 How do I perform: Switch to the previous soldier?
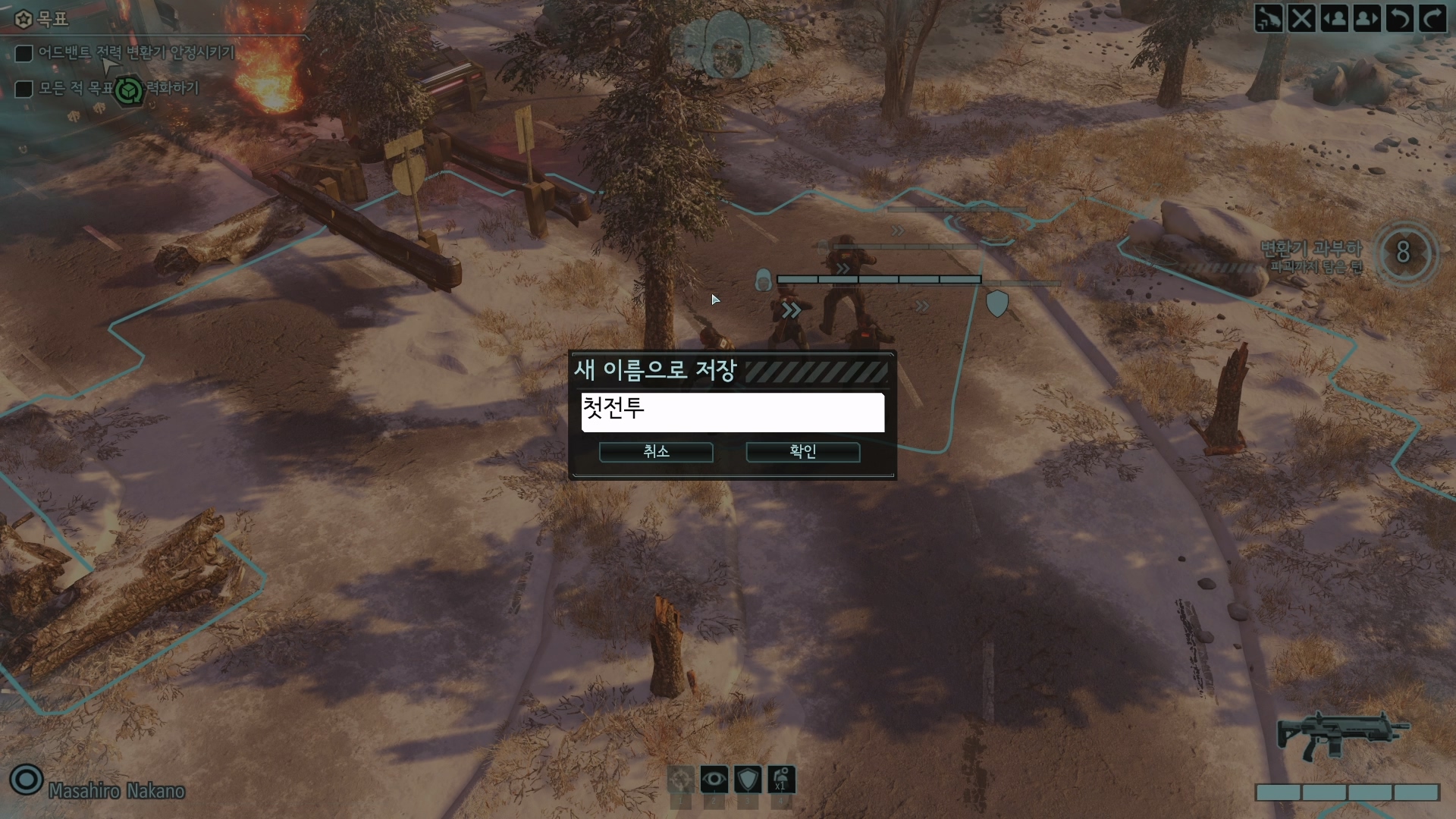pos(1335,18)
